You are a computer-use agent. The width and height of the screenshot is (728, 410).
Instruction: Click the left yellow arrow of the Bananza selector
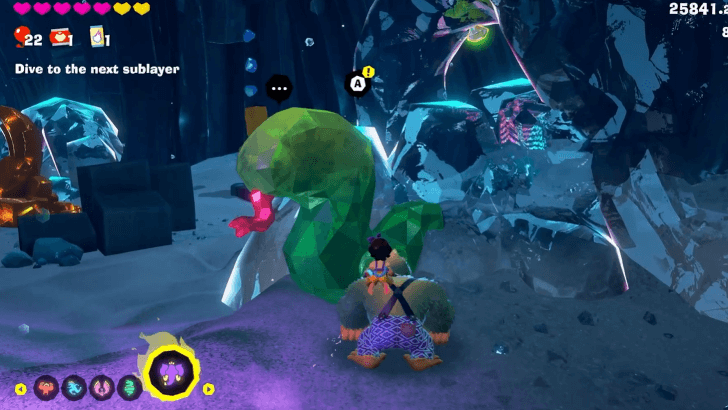[x=20, y=388]
